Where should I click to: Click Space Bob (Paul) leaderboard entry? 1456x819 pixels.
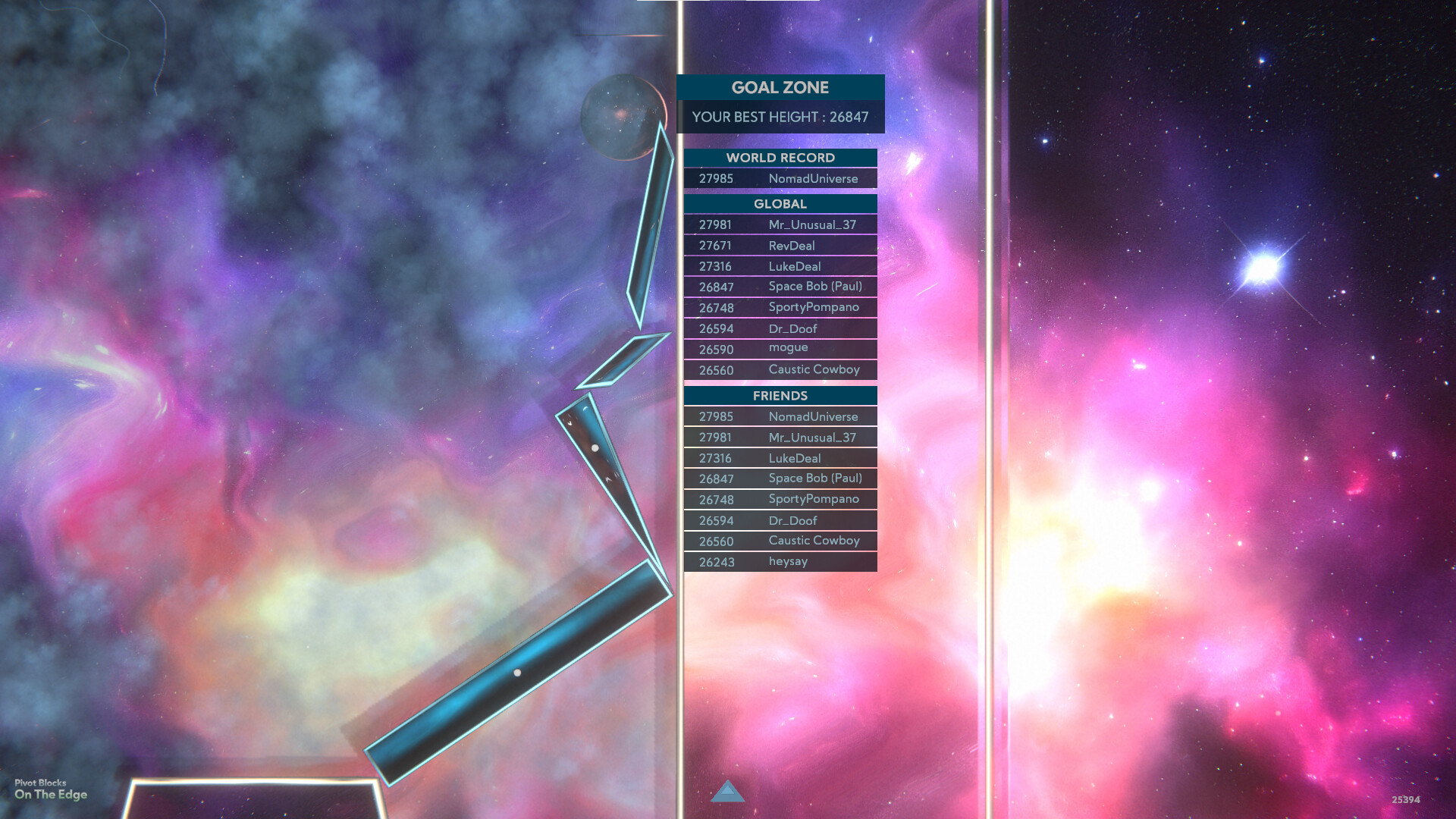coord(780,286)
